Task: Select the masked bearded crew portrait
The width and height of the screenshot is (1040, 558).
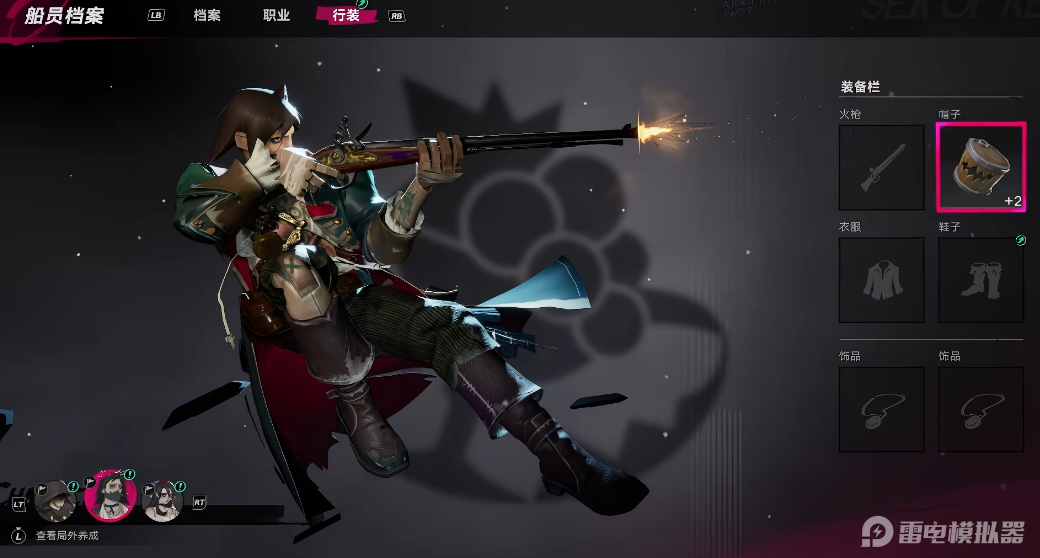Action: point(110,496)
